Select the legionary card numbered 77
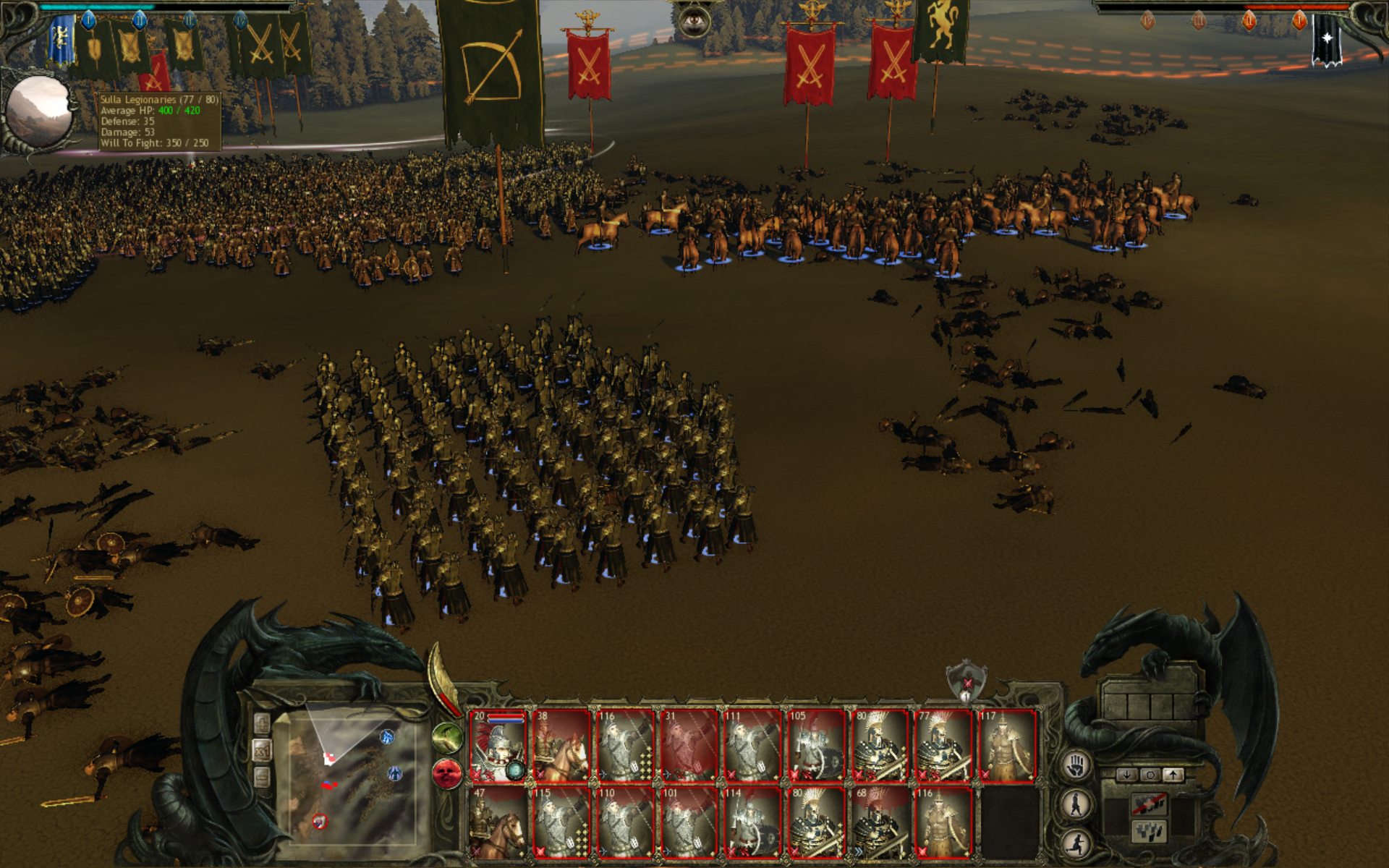Screen dimensions: 1389x868 pos(943,746)
